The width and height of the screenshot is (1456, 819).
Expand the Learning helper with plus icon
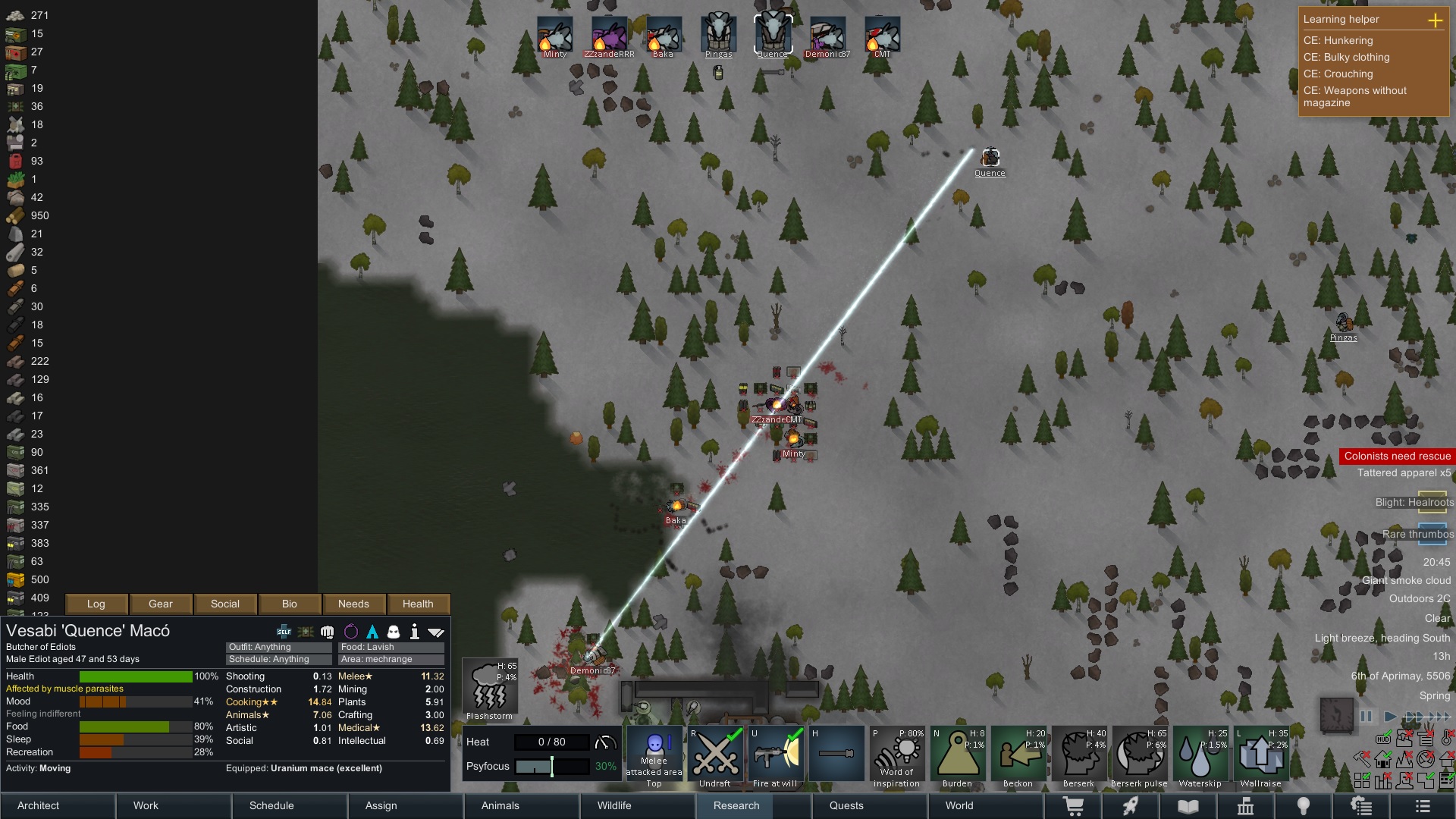[x=1435, y=20]
